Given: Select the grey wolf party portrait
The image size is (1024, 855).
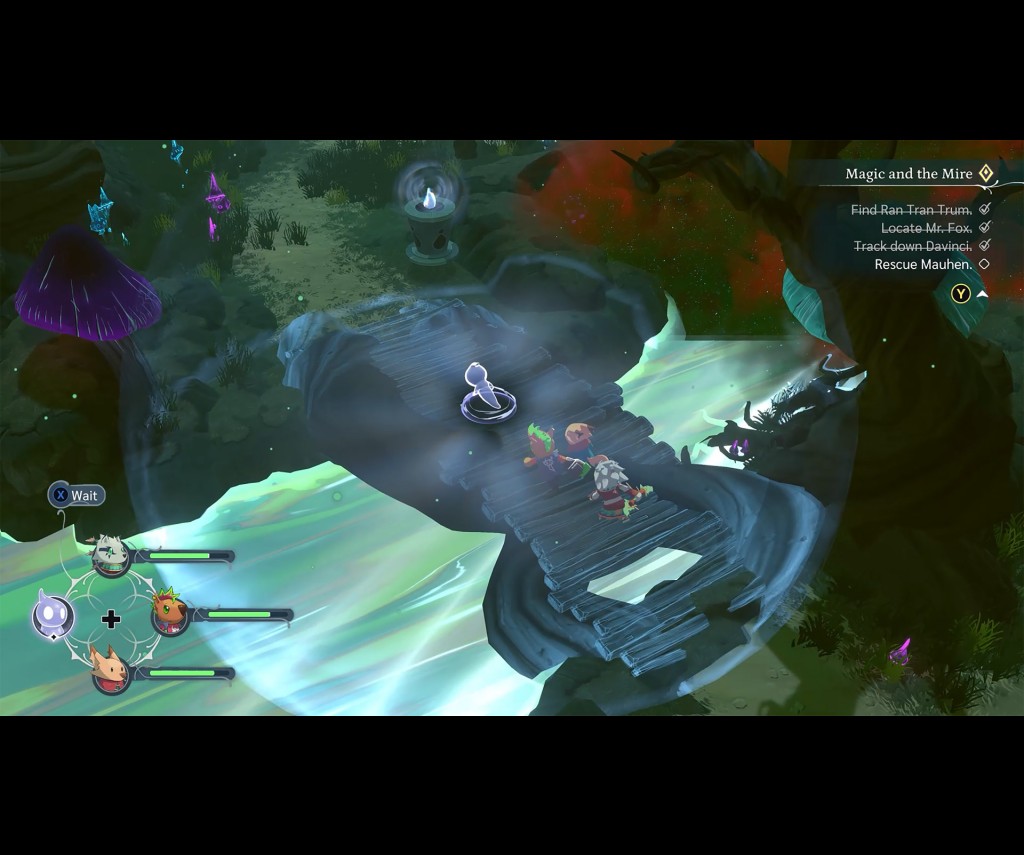Looking at the screenshot, I should coord(110,556).
